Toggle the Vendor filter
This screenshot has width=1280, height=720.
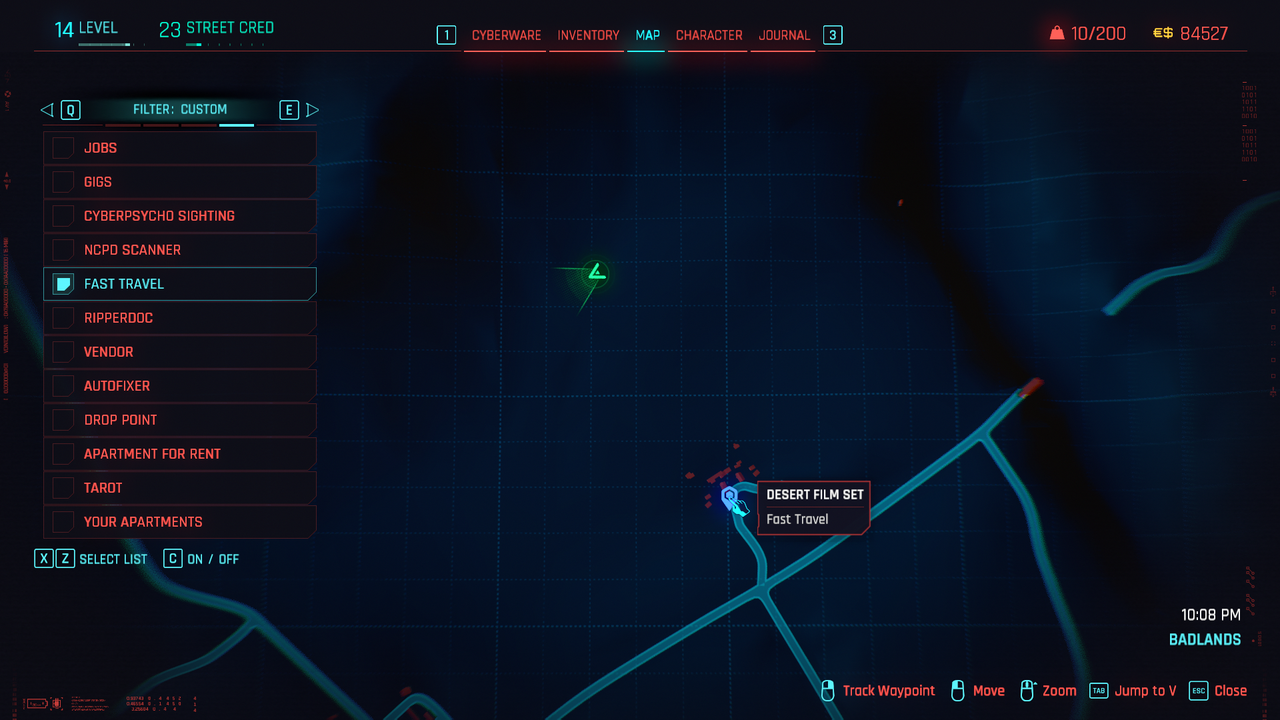click(x=64, y=352)
